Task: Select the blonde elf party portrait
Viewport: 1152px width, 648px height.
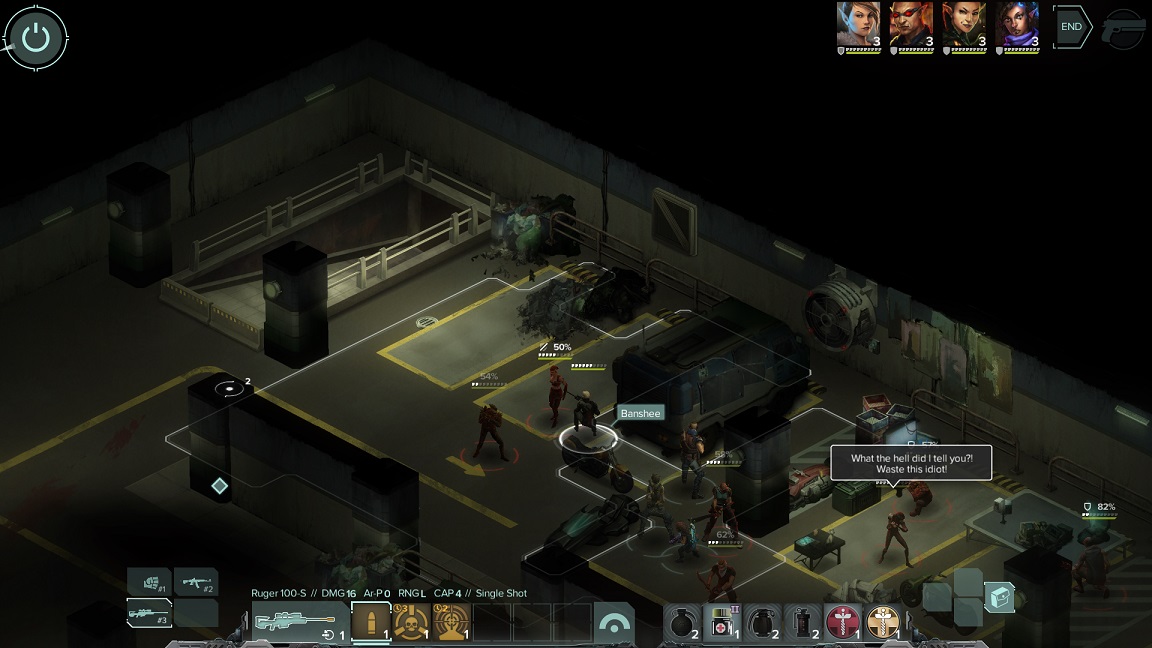Action: point(859,25)
